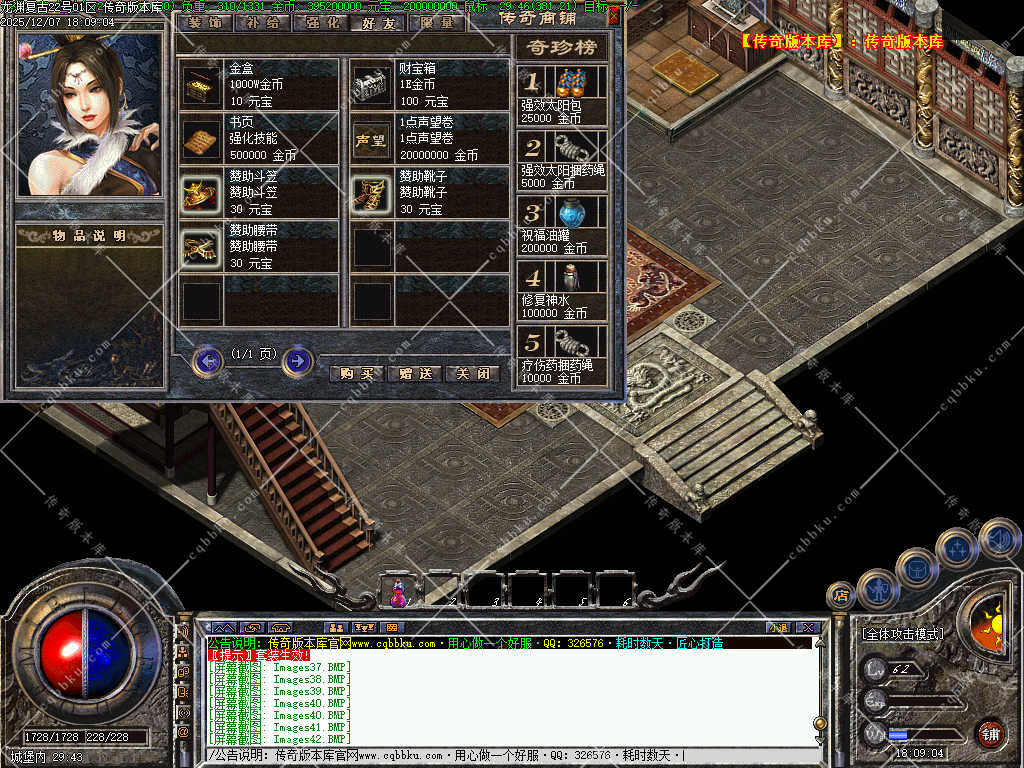This screenshot has height=768, width=1024.
Task: Click the 关闭 close button
Action: tap(472, 373)
